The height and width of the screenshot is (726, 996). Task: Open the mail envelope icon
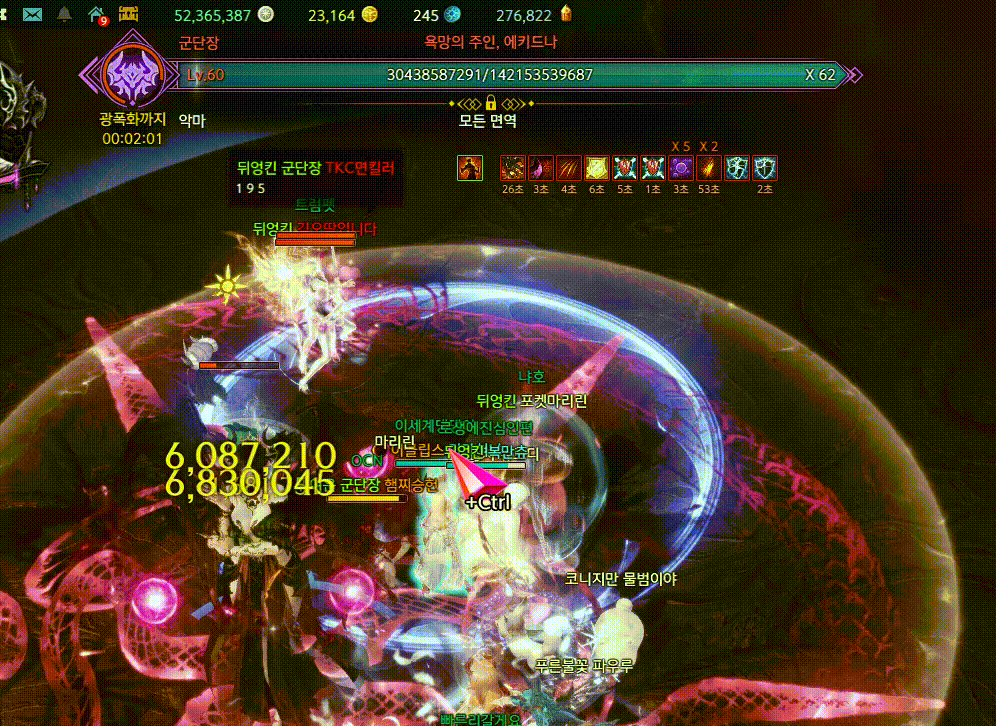tap(32, 15)
